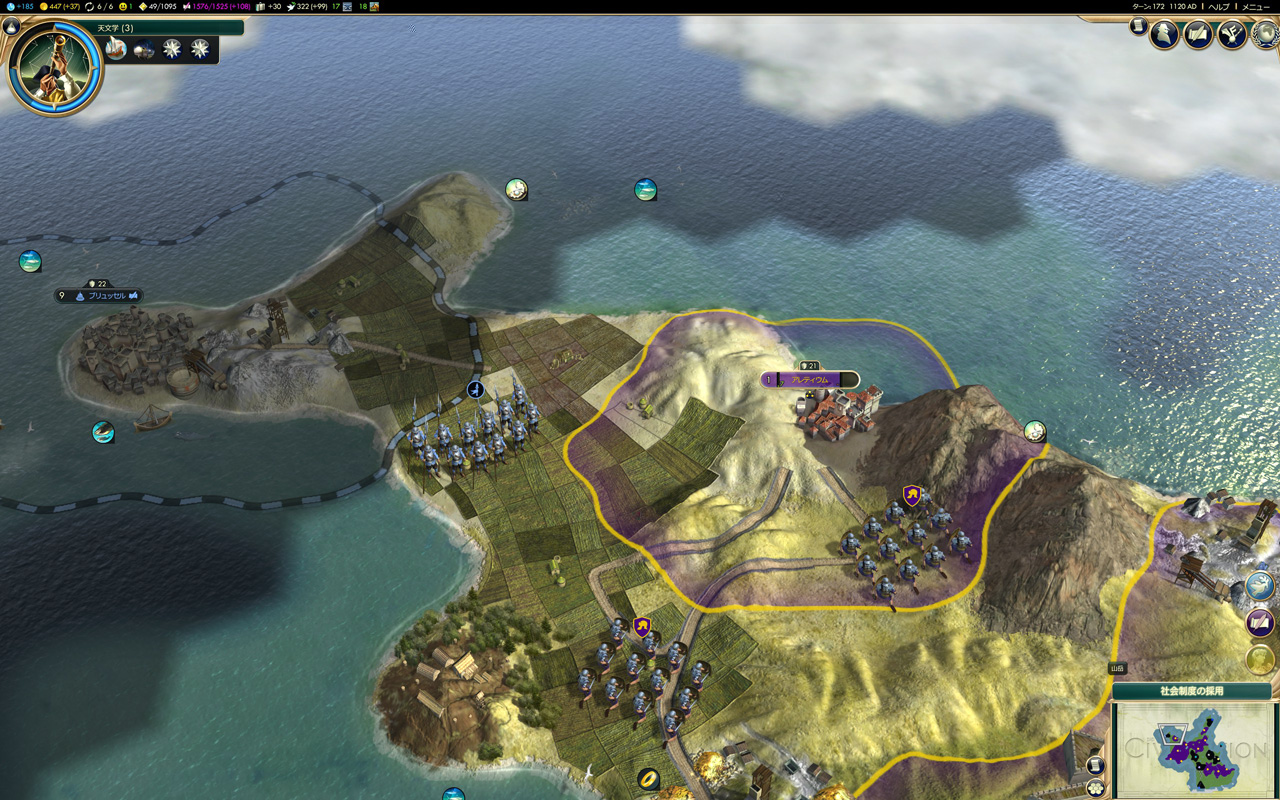Open the social policies book icon
This screenshot has height=800, width=1280.
coord(1198,35)
